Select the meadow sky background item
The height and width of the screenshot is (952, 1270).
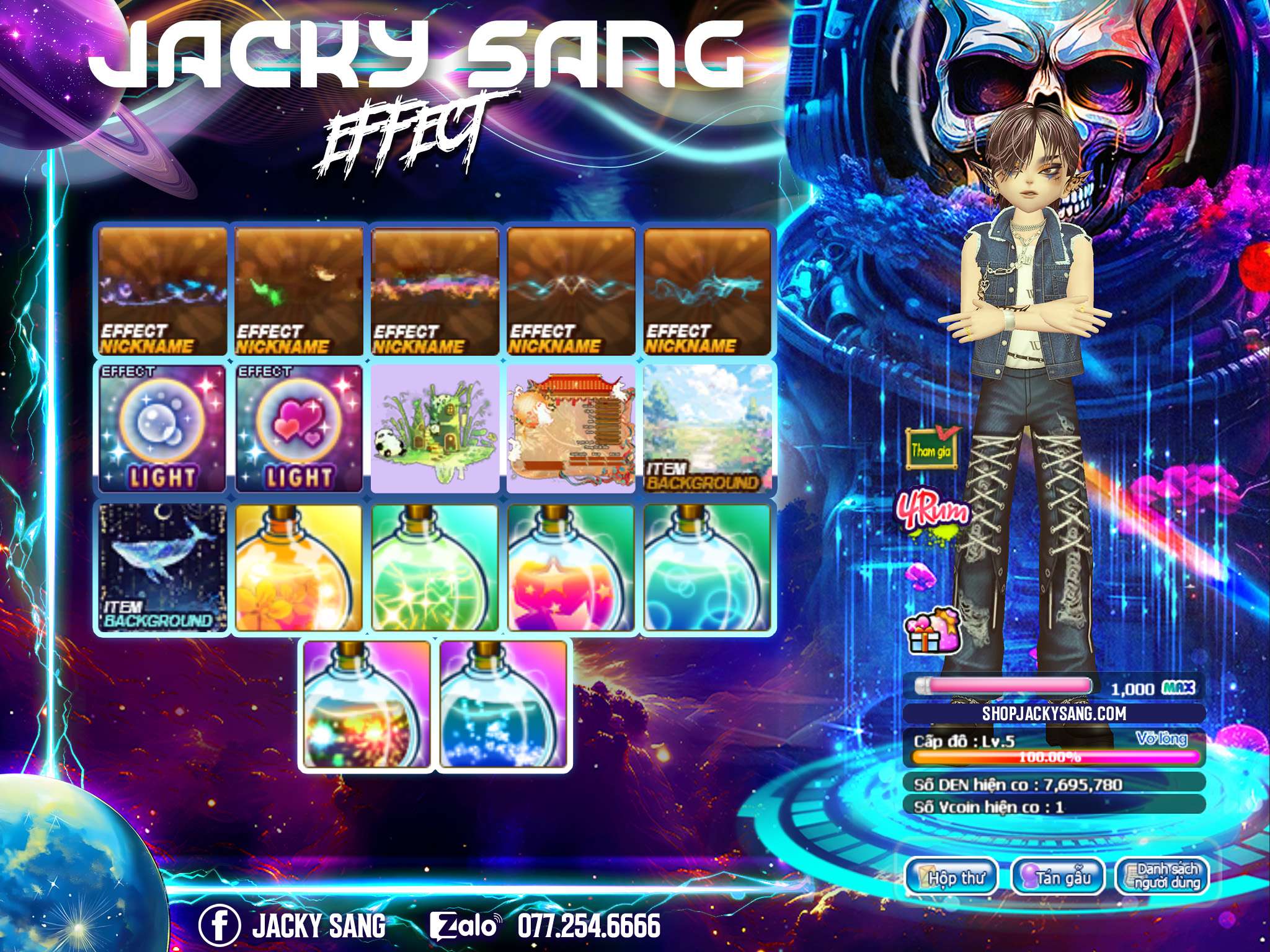(708, 428)
